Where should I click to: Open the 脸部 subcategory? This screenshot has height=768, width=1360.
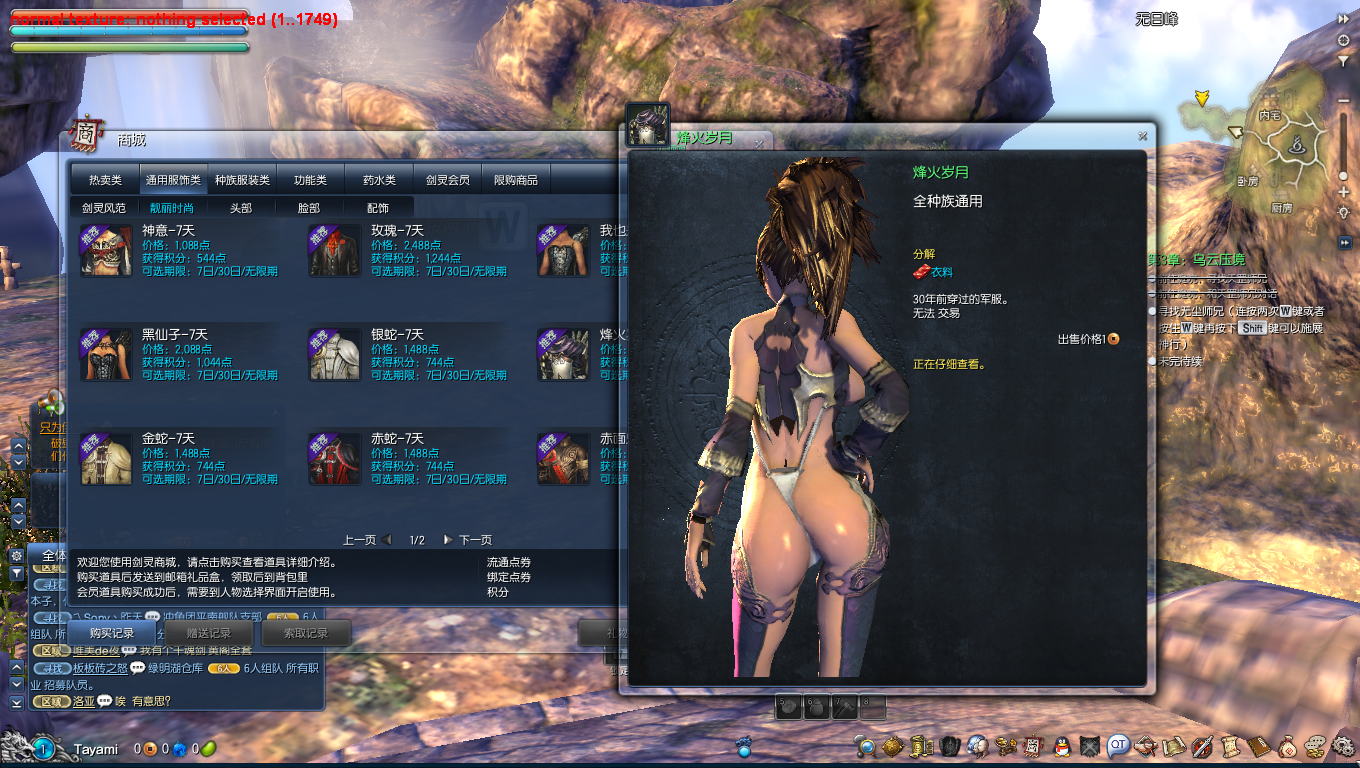point(309,208)
